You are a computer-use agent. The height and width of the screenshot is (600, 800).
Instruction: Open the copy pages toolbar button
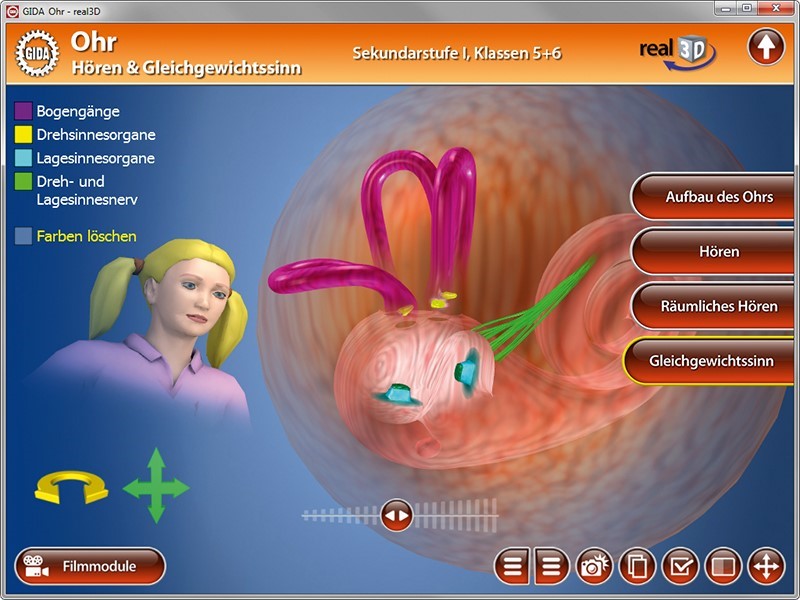pos(638,567)
